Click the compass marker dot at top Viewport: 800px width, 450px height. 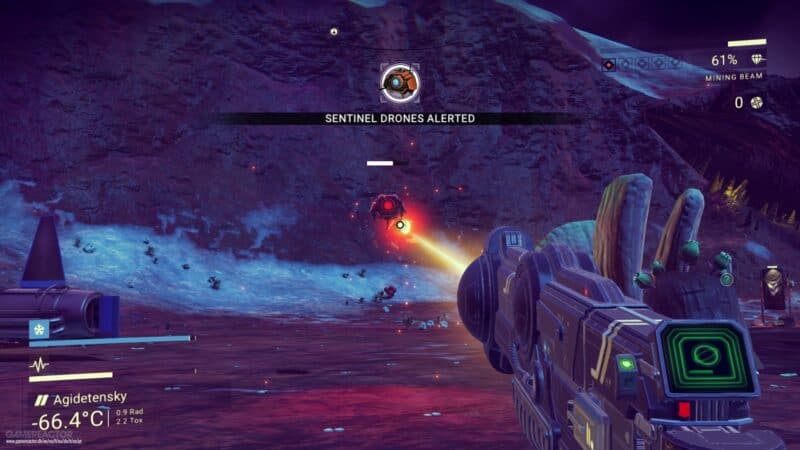(334, 31)
